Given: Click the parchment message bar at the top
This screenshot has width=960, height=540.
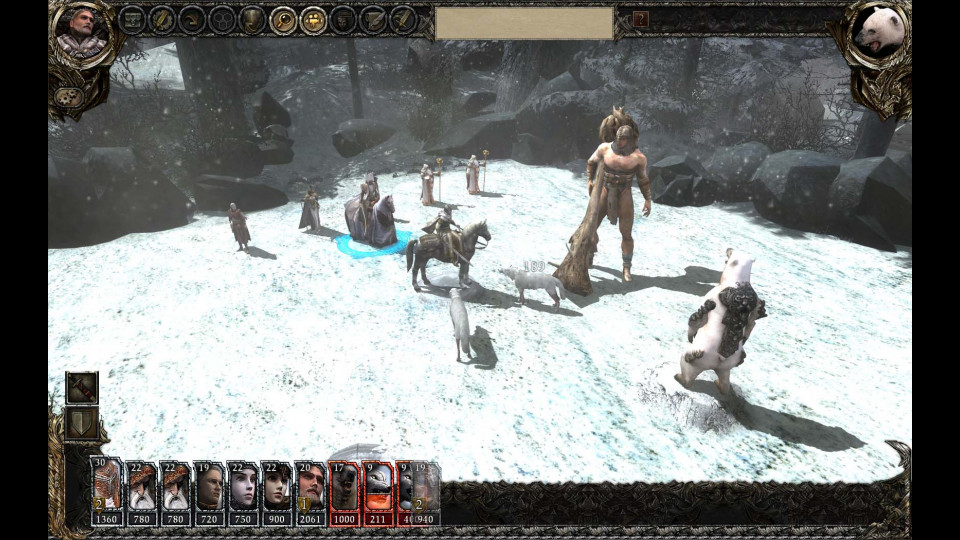Looking at the screenshot, I should pos(524,22).
